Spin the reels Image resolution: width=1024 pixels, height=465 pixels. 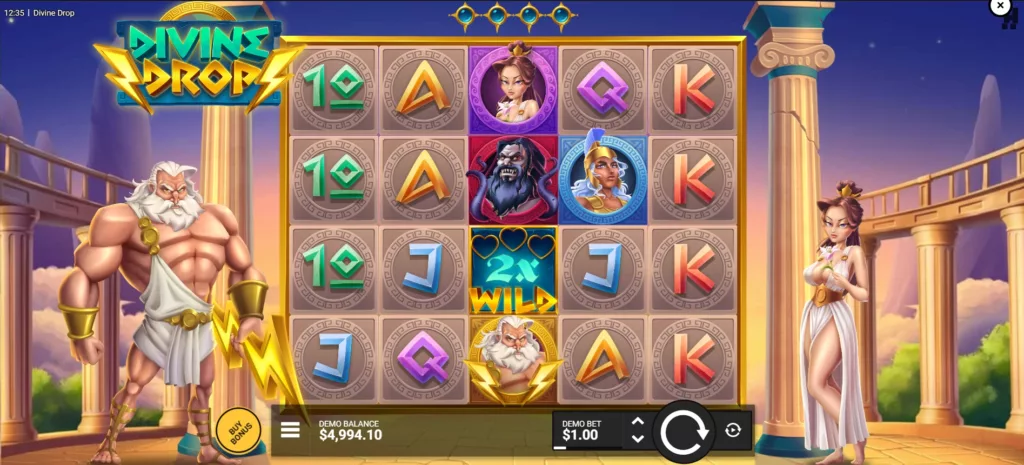(684, 431)
